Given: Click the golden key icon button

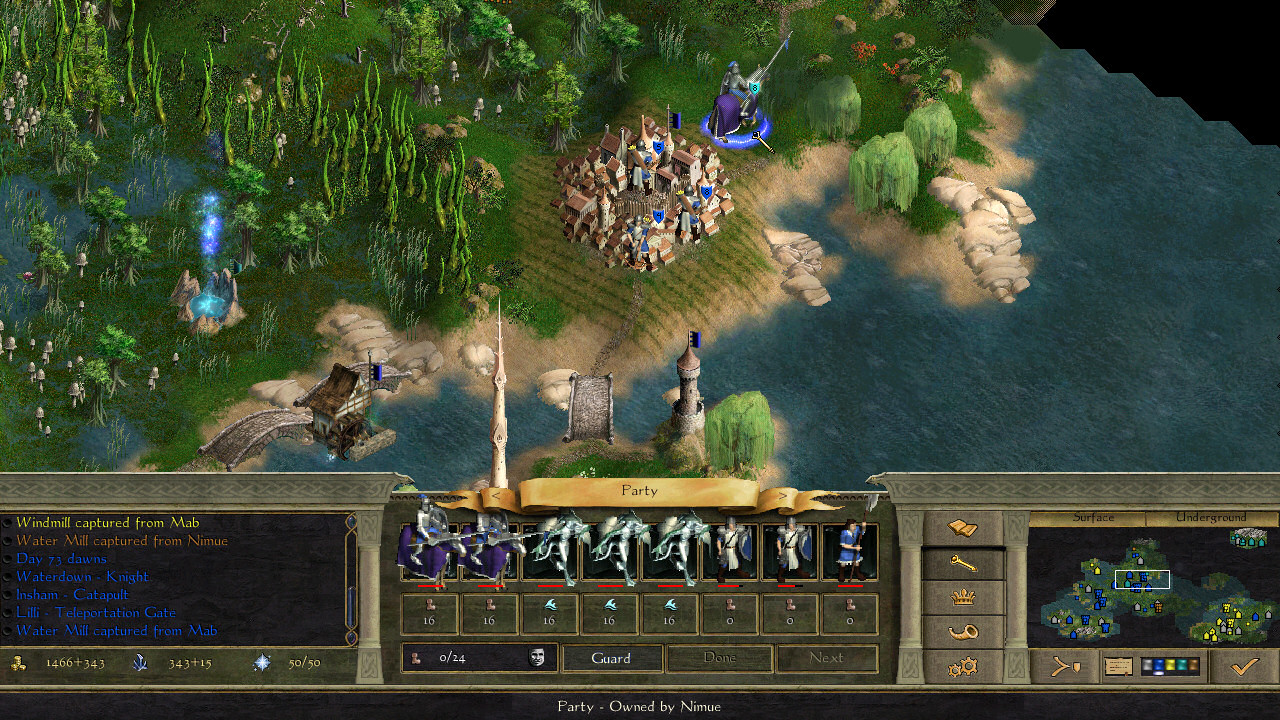Looking at the screenshot, I should coord(962,563).
